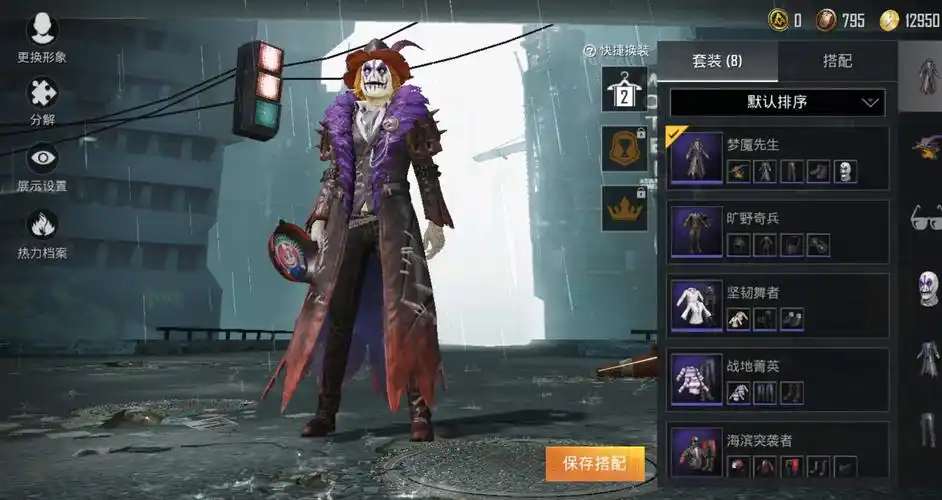Click the hanger icon preset slot 2
The width and height of the screenshot is (942, 500).
pos(623,89)
